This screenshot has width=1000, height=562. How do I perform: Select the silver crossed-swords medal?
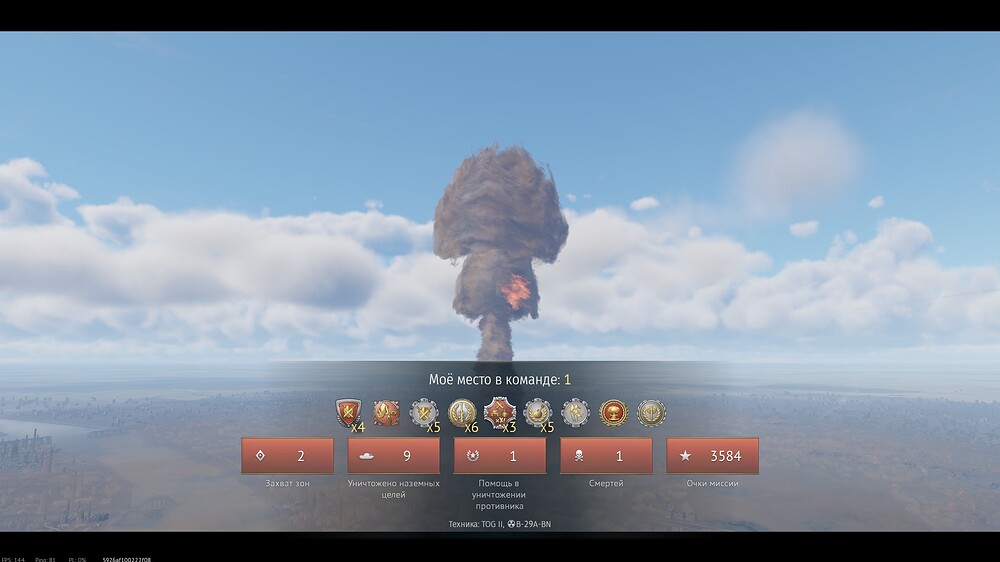click(424, 412)
